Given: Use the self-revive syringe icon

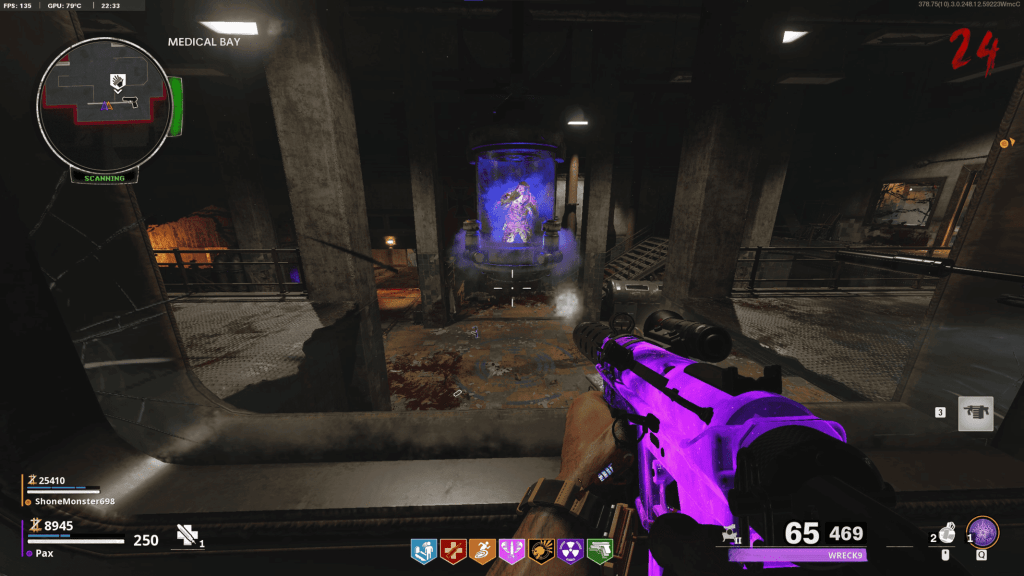Looking at the screenshot, I should (187, 536).
